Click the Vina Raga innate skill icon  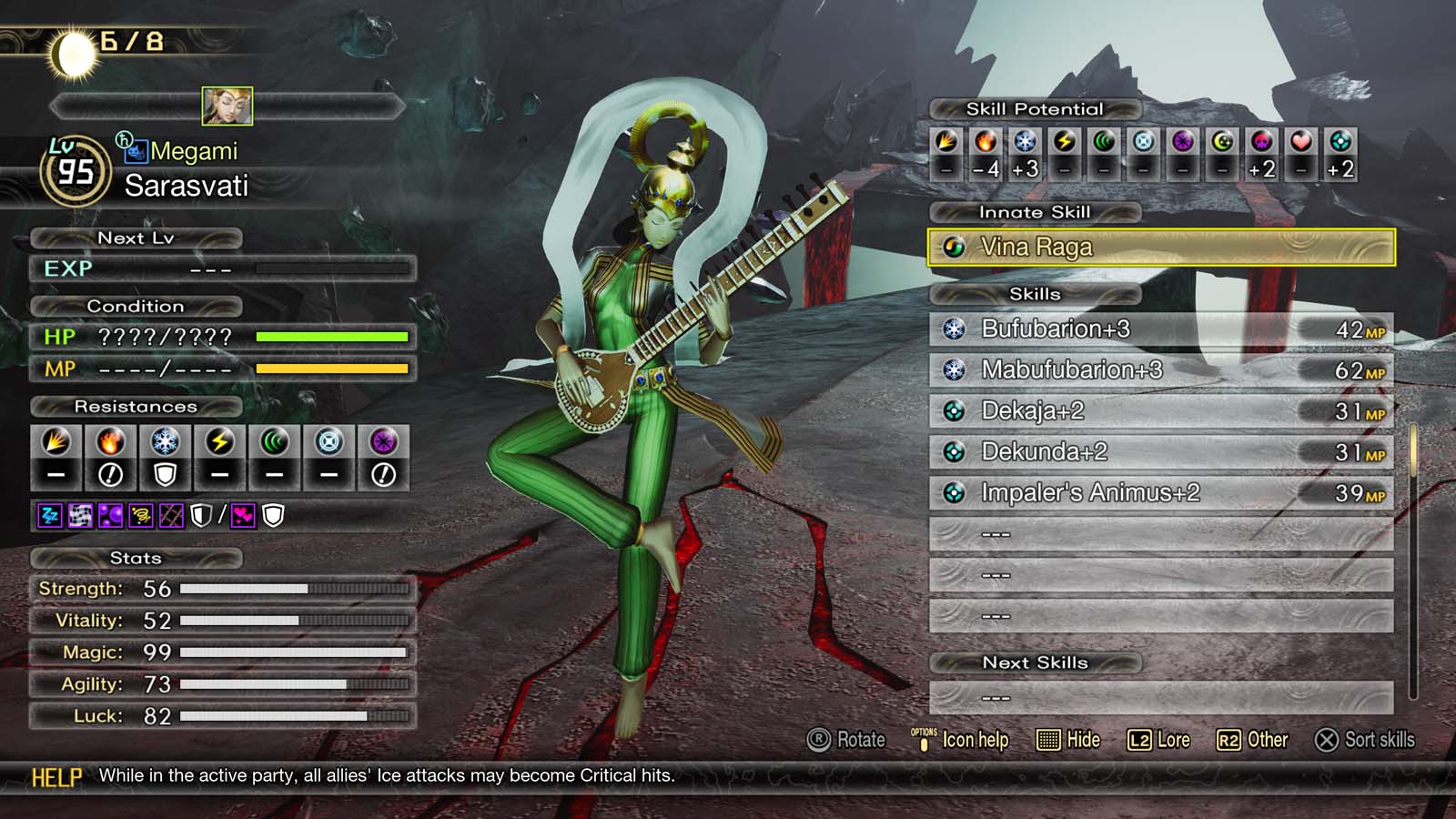[956, 247]
